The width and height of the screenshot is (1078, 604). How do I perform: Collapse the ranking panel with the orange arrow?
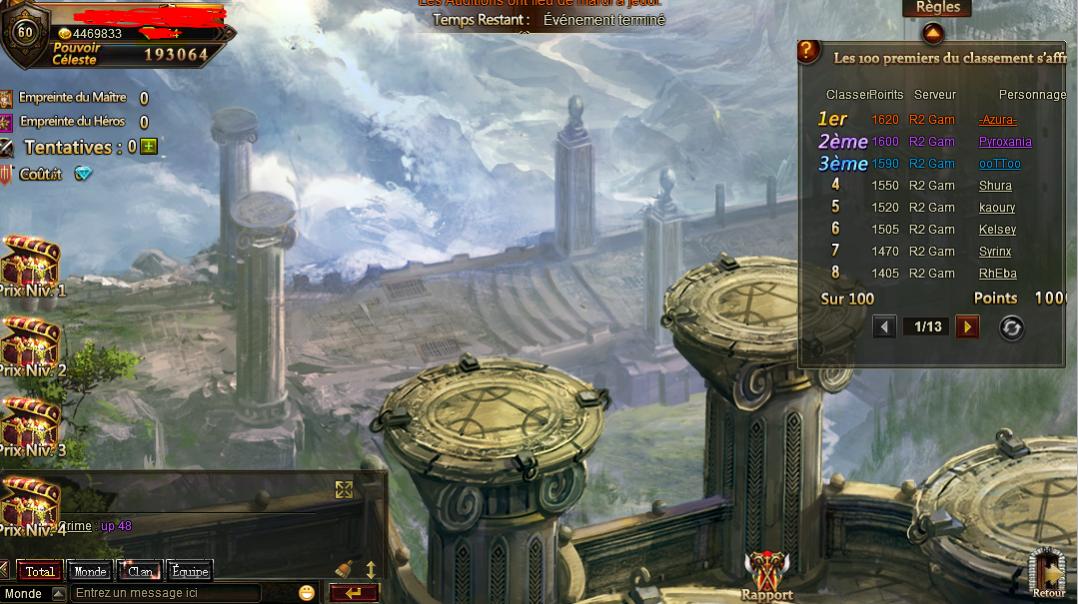pyautogui.click(x=932, y=34)
